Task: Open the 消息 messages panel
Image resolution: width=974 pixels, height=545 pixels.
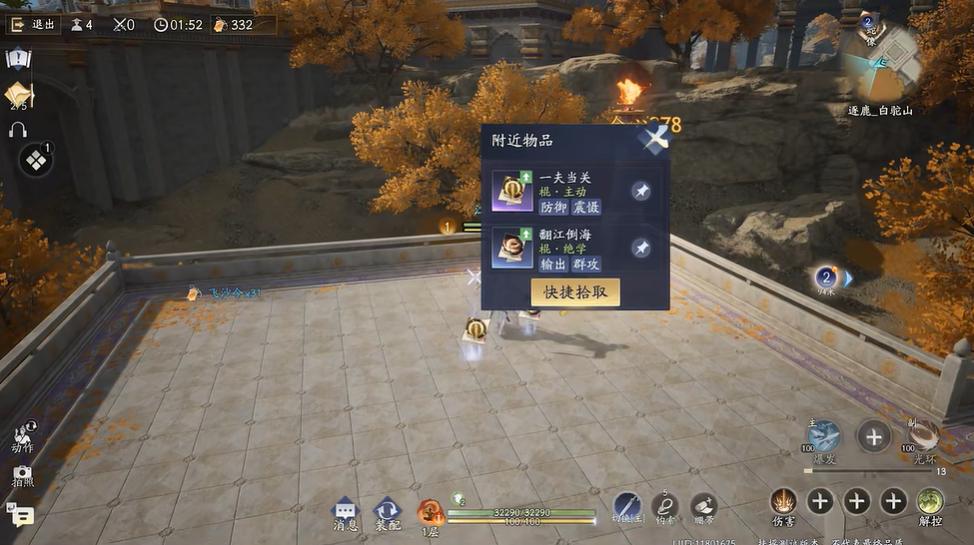Action: 345,512
